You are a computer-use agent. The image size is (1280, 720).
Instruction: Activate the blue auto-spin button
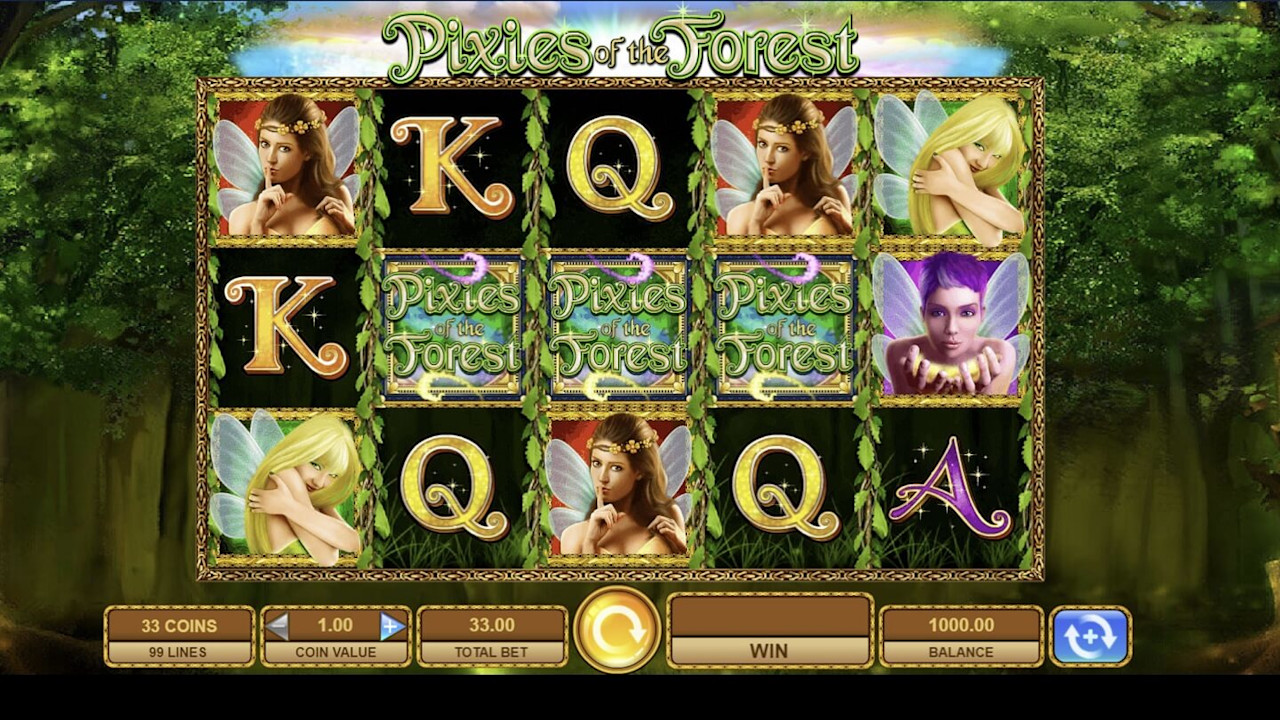[x=1090, y=636]
